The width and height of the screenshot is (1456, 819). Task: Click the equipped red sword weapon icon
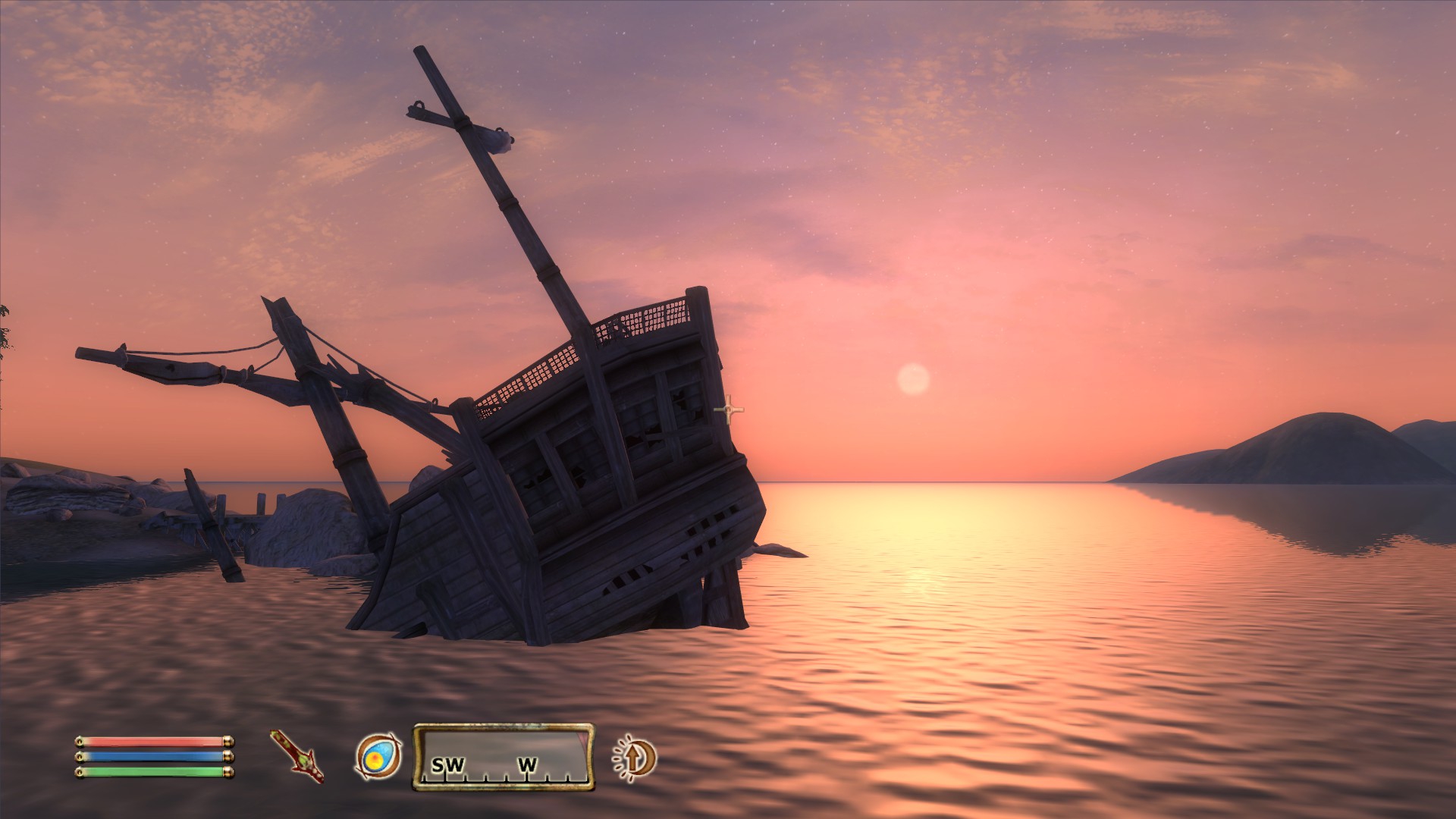(x=297, y=756)
